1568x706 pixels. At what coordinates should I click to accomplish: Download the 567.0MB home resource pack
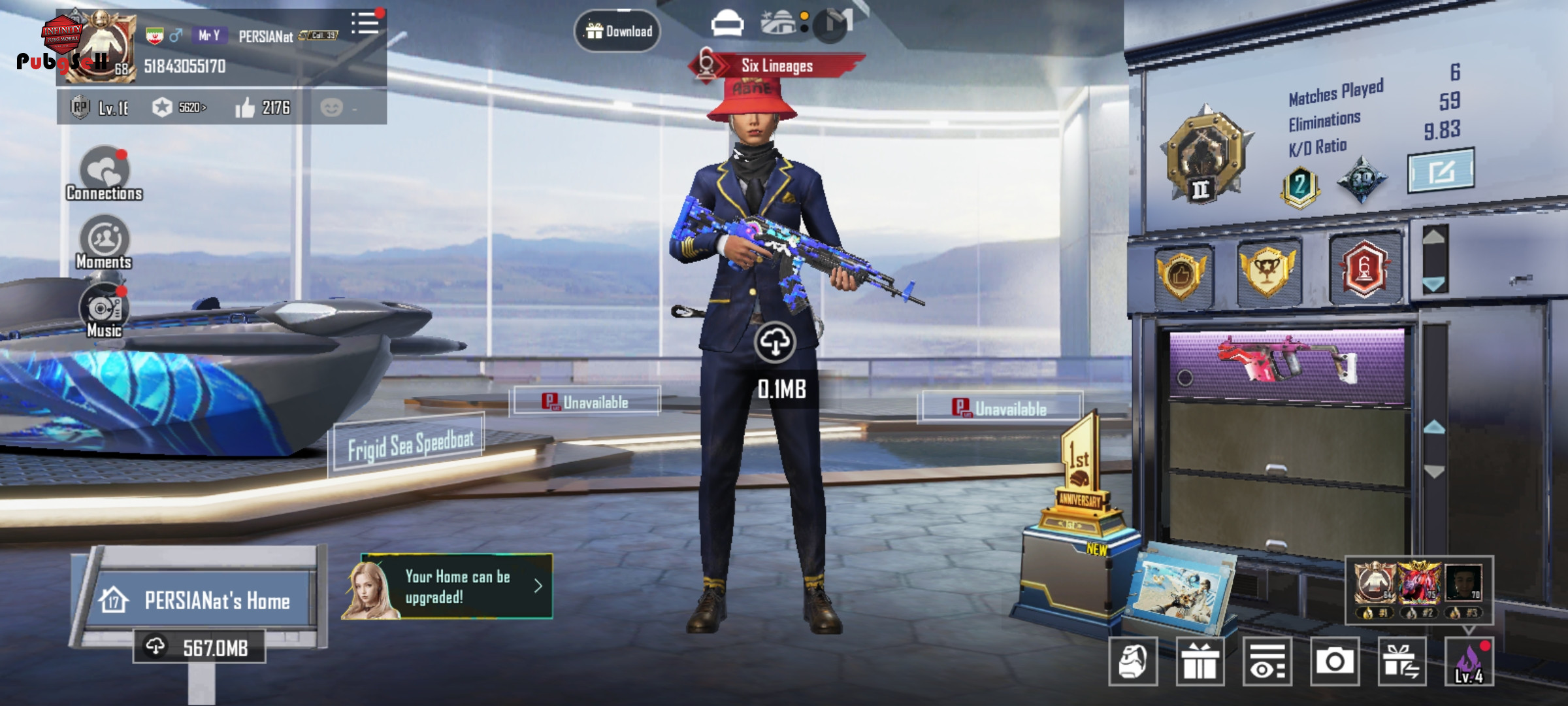coord(199,647)
